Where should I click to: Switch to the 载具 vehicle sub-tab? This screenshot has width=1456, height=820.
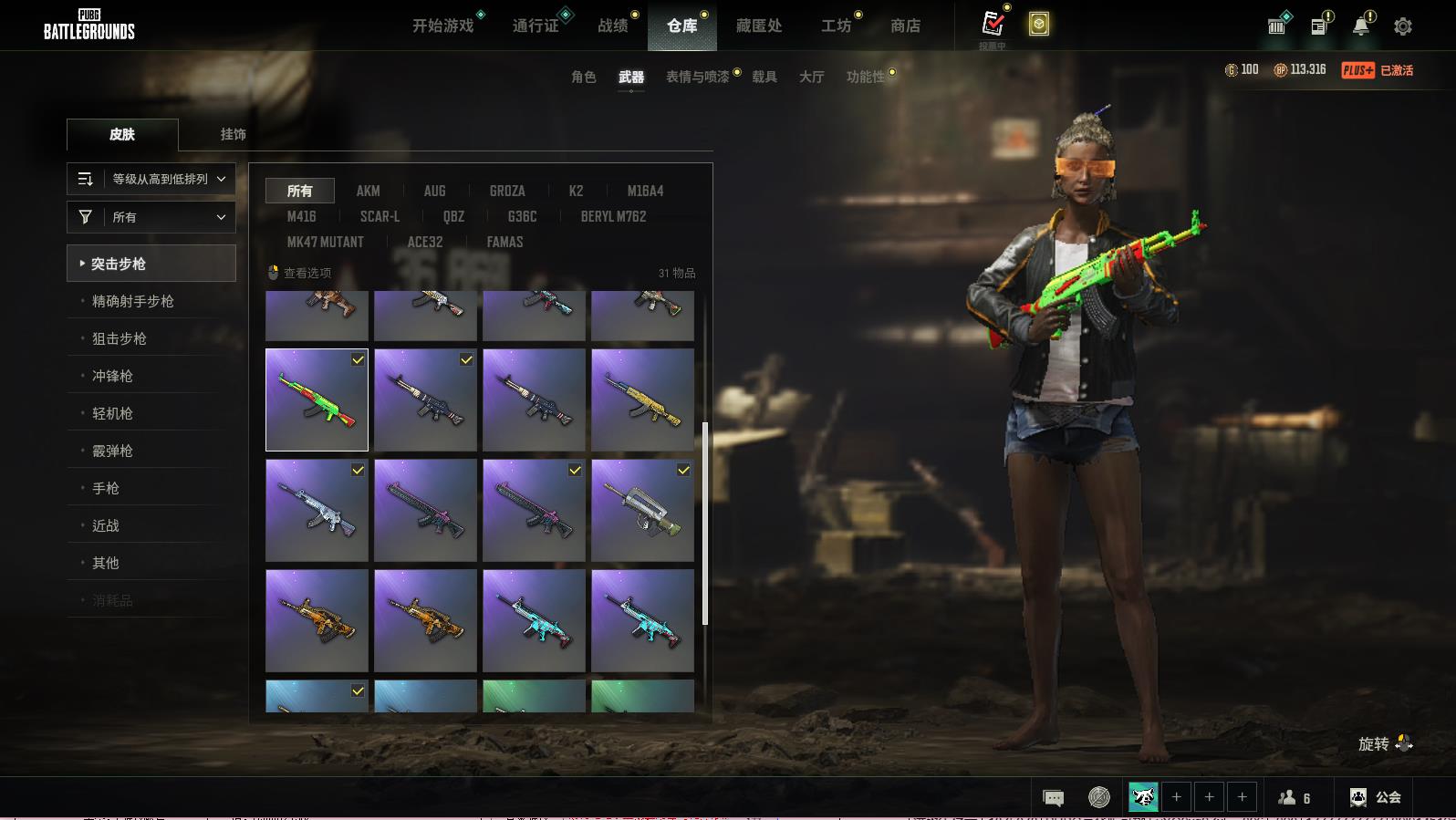pos(764,78)
